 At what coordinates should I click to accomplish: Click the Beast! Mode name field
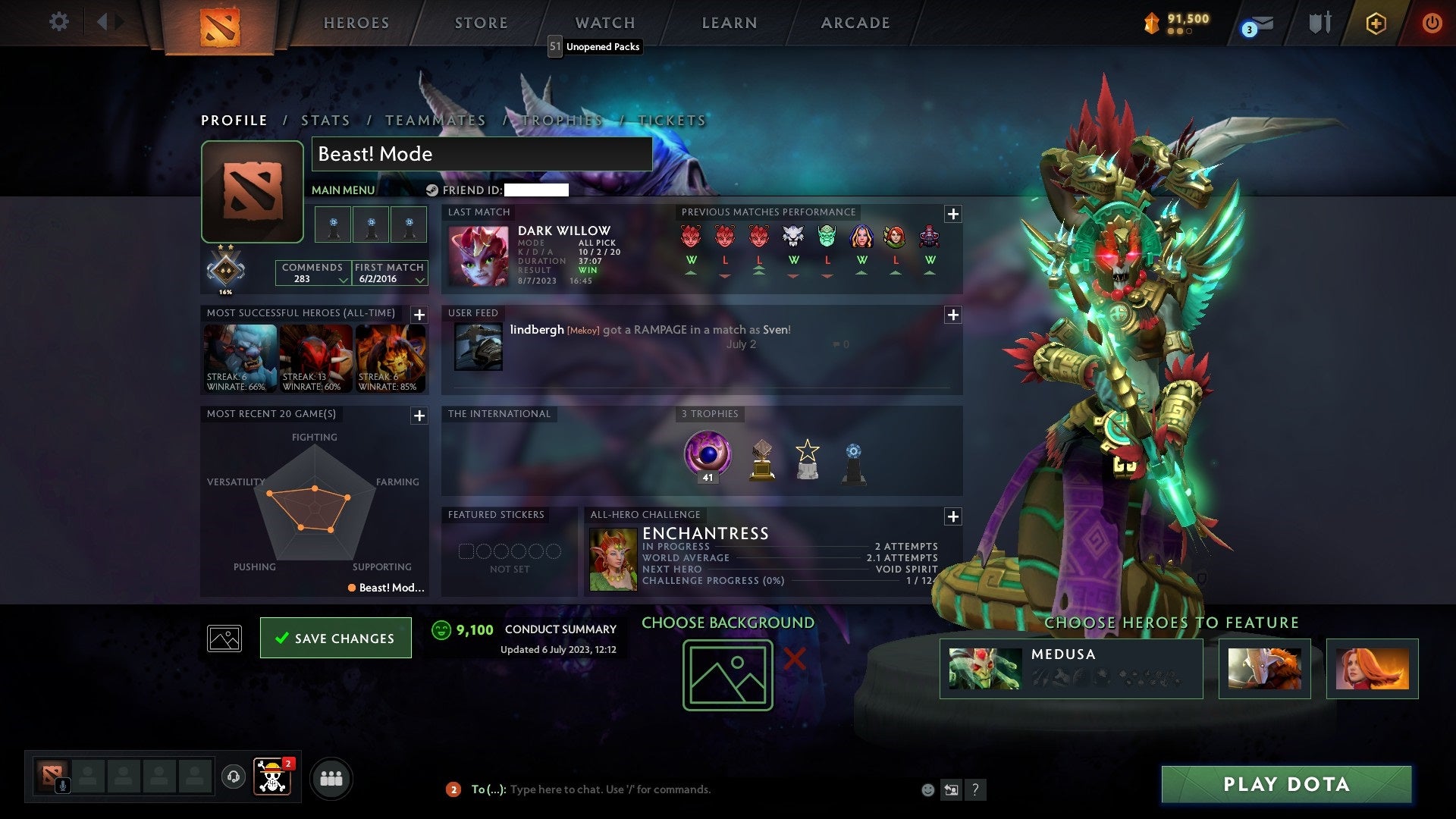(x=480, y=154)
